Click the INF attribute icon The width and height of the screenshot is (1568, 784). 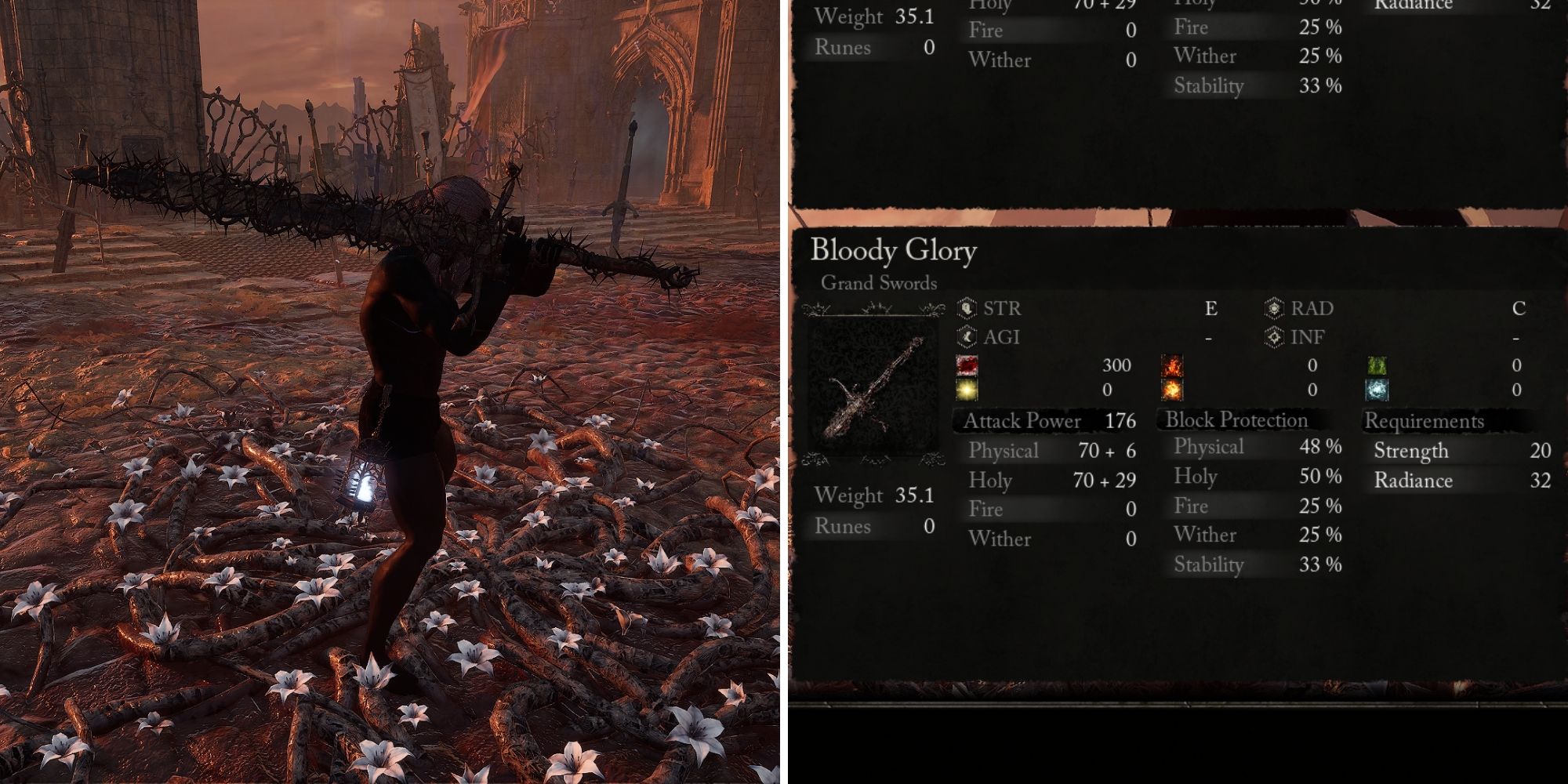point(1274,337)
